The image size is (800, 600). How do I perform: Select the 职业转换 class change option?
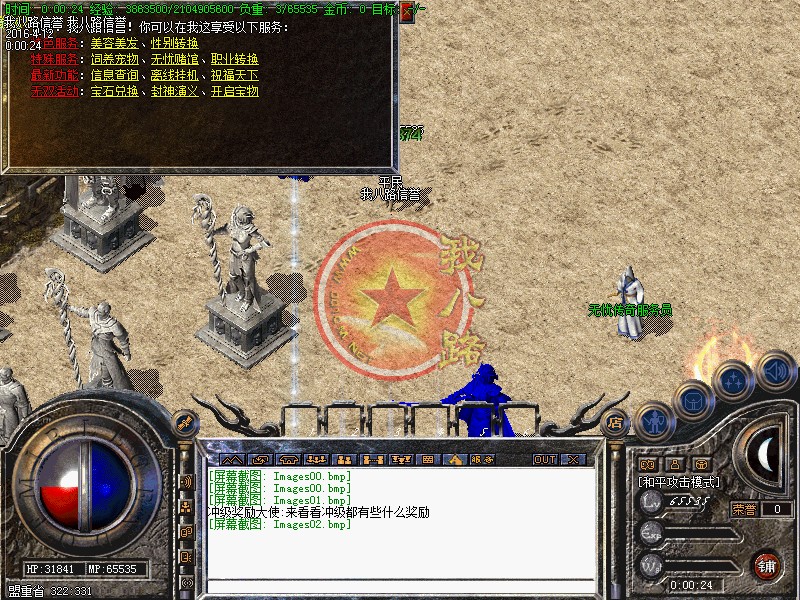(x=235, y=59)
